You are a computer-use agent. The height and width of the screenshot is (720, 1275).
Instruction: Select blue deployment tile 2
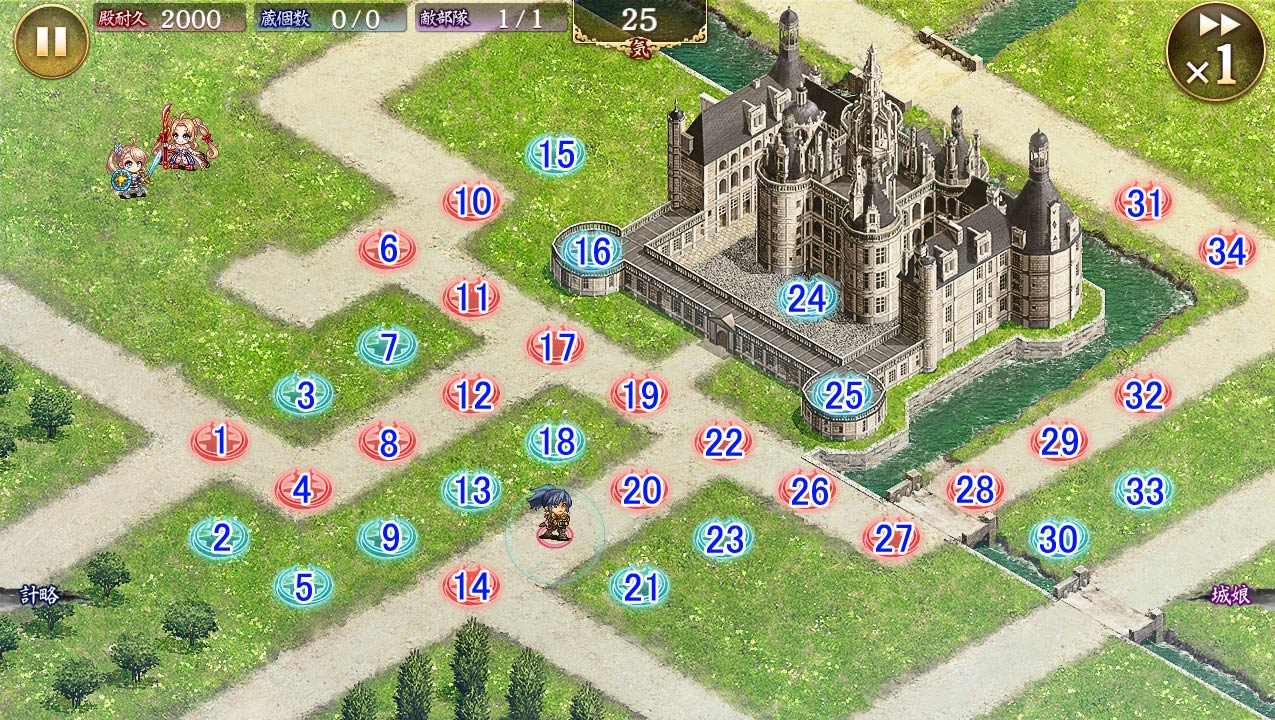(x=220, y=539)
